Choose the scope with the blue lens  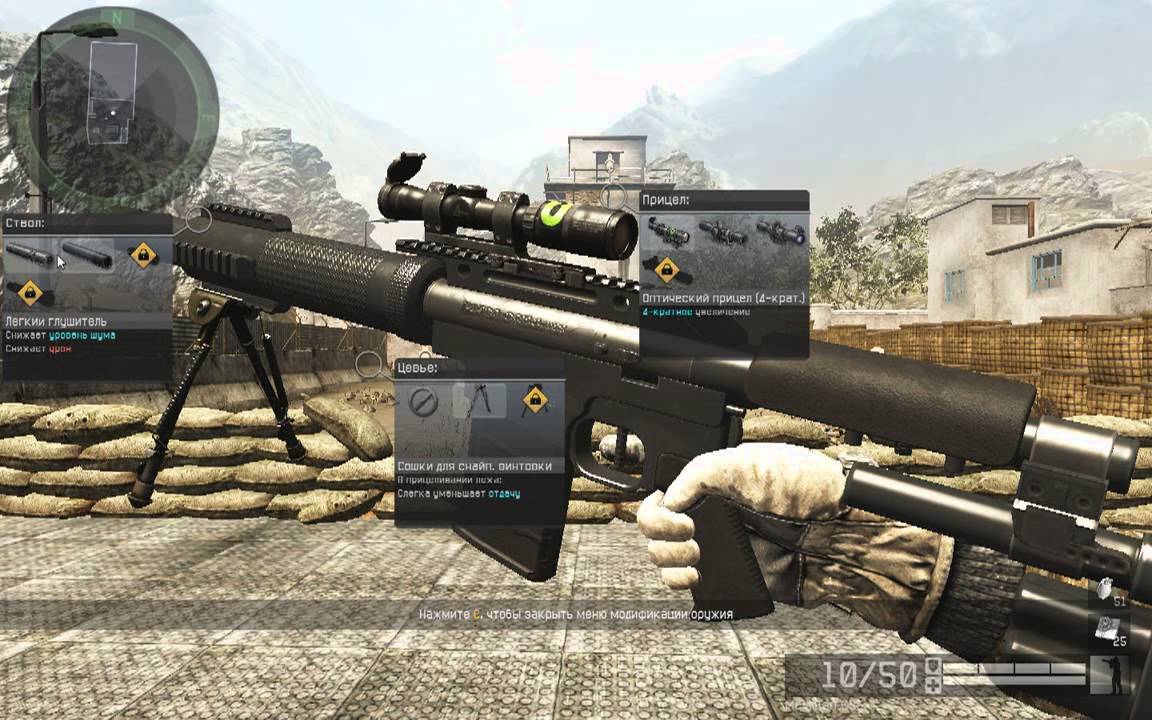click(x=780, y=231)
